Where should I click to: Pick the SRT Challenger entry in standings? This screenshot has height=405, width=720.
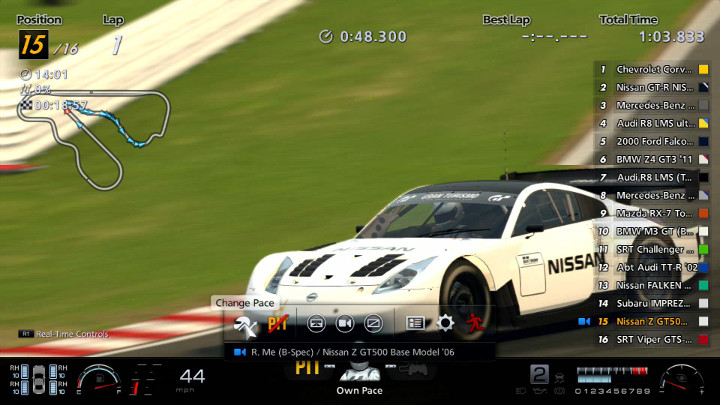[654, 249]
